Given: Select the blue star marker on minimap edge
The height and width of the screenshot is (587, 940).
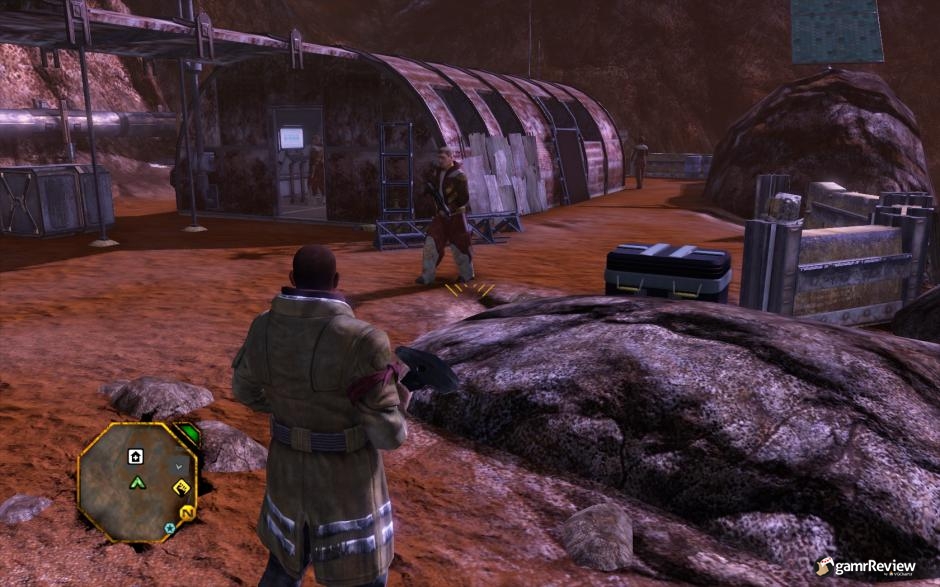Looking at the screenshot, I should click(x=170, y=527).
